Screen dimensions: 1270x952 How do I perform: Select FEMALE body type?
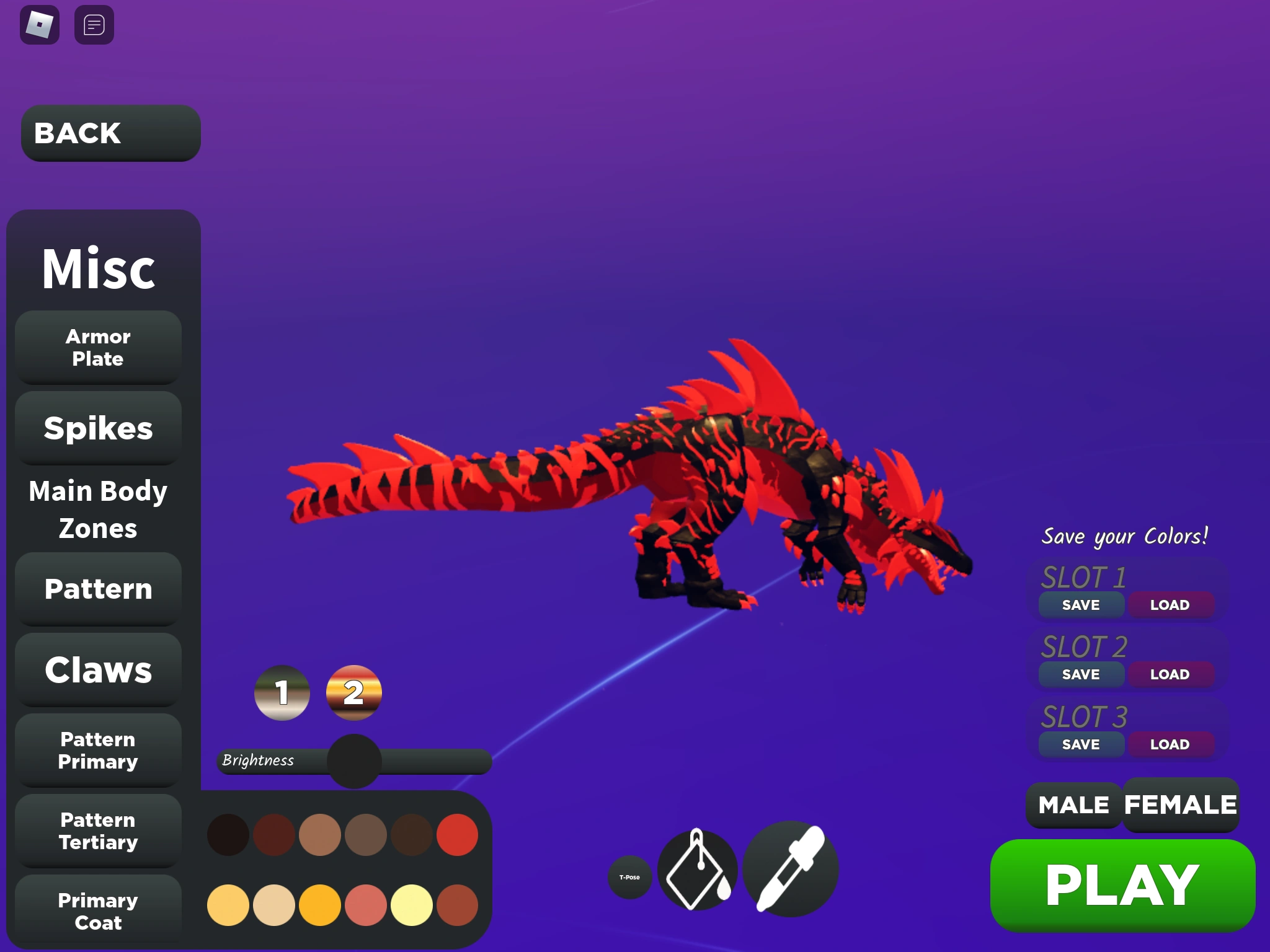coord(1180,805)
